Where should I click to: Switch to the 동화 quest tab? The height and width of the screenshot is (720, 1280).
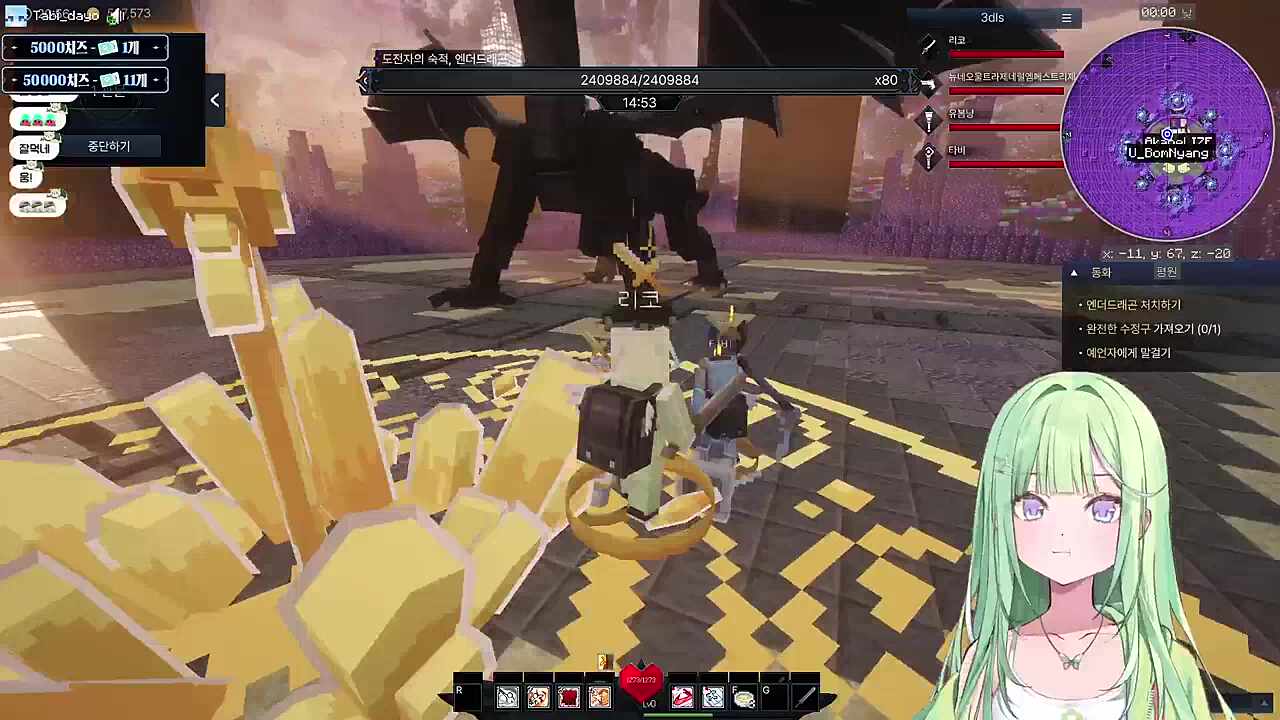point(1101,272)
